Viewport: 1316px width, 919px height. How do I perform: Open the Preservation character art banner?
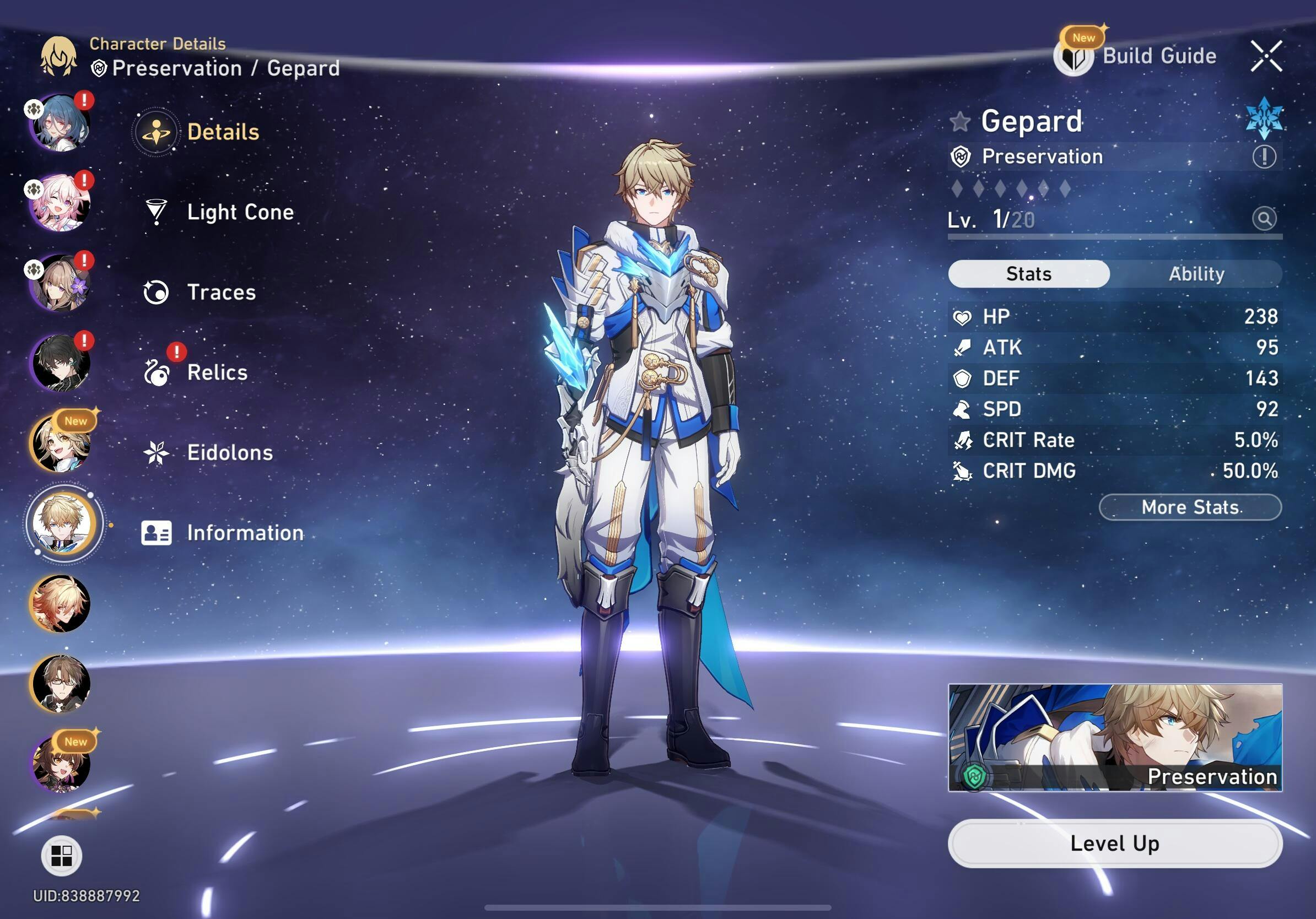(1115, 737)
